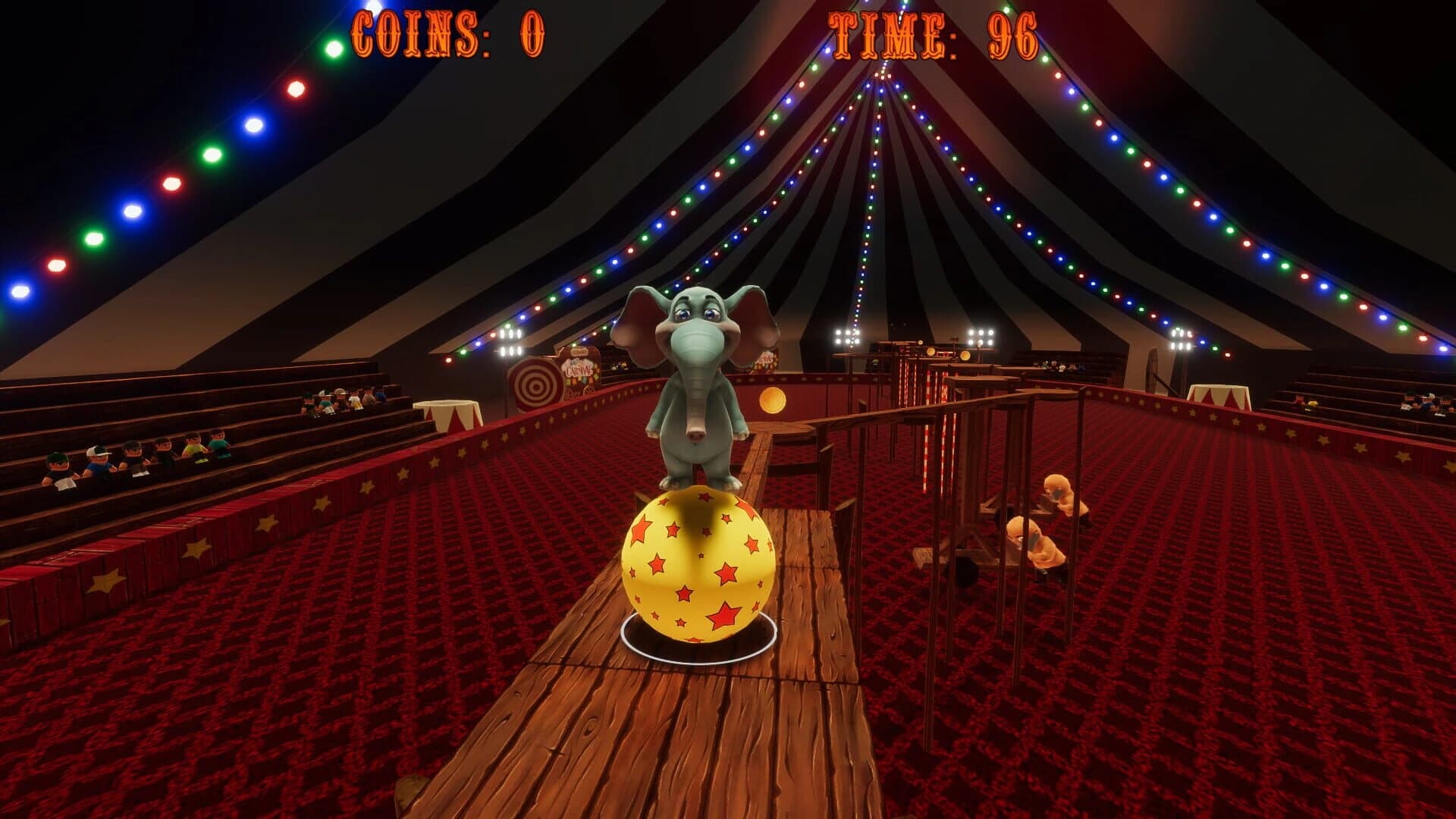The width and height of the screenshot is (1456, 819).
Task: Click the large wooden wheel on the right
Action: point(1152,372)
